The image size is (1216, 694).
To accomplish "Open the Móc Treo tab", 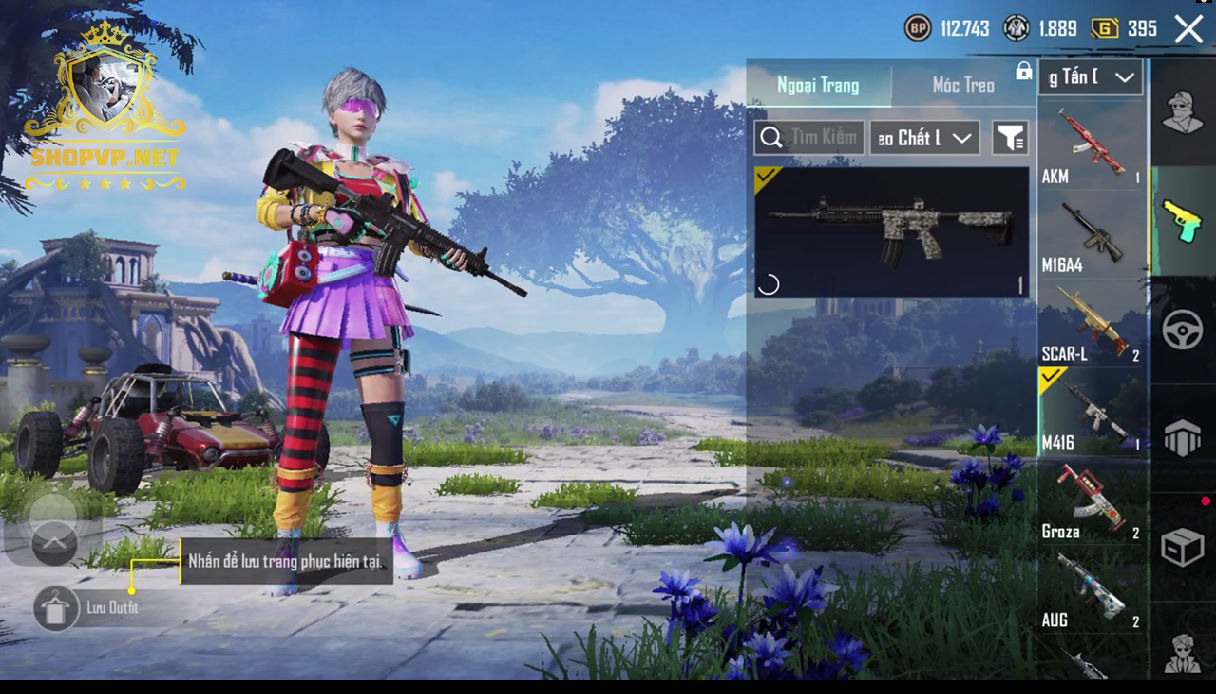I will click(963, 86).
